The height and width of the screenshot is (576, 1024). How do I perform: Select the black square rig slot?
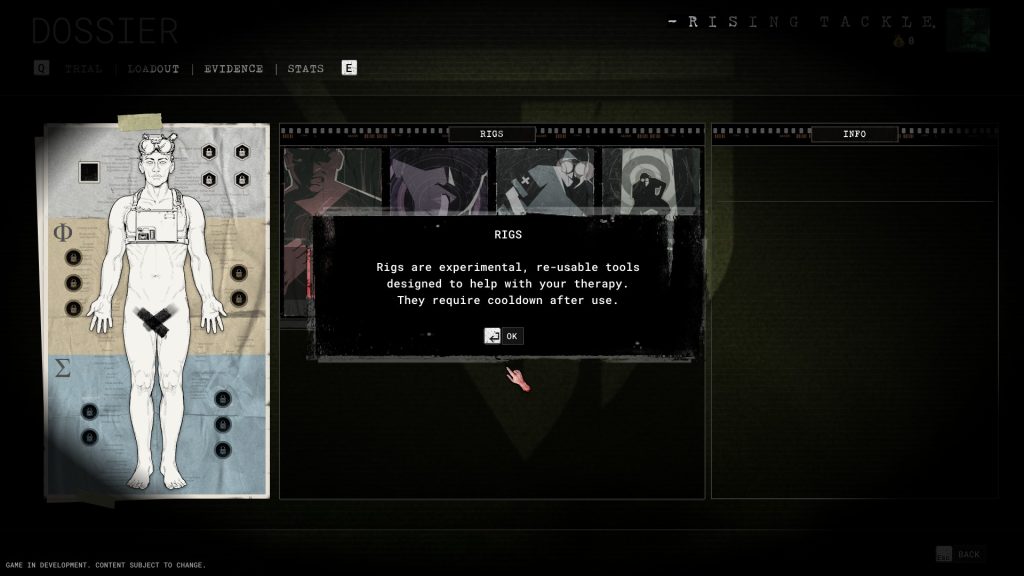tap(89, 172)
